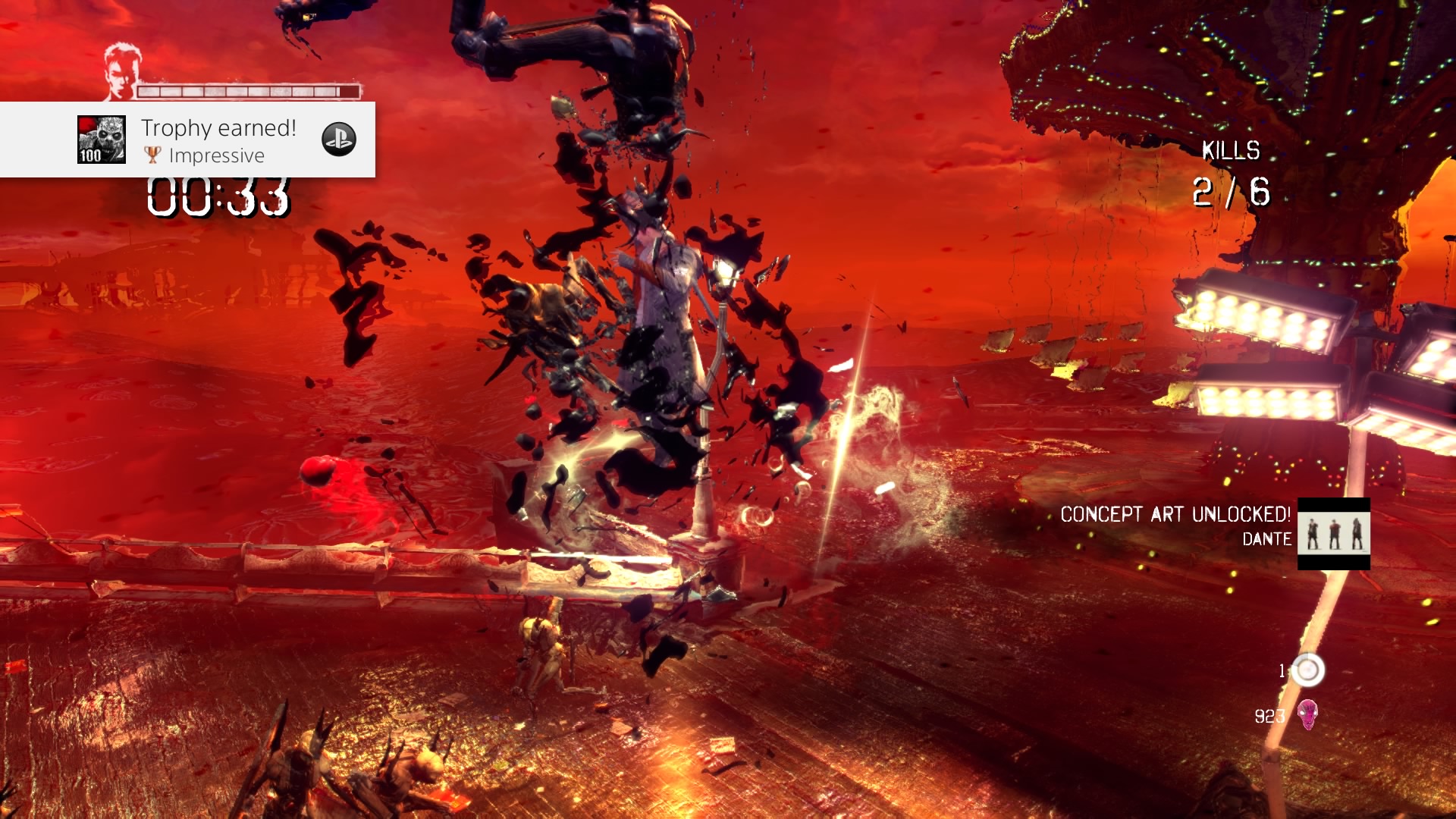
Task: Click the PlayStation logo on the notification
Action: pos(338,140)
